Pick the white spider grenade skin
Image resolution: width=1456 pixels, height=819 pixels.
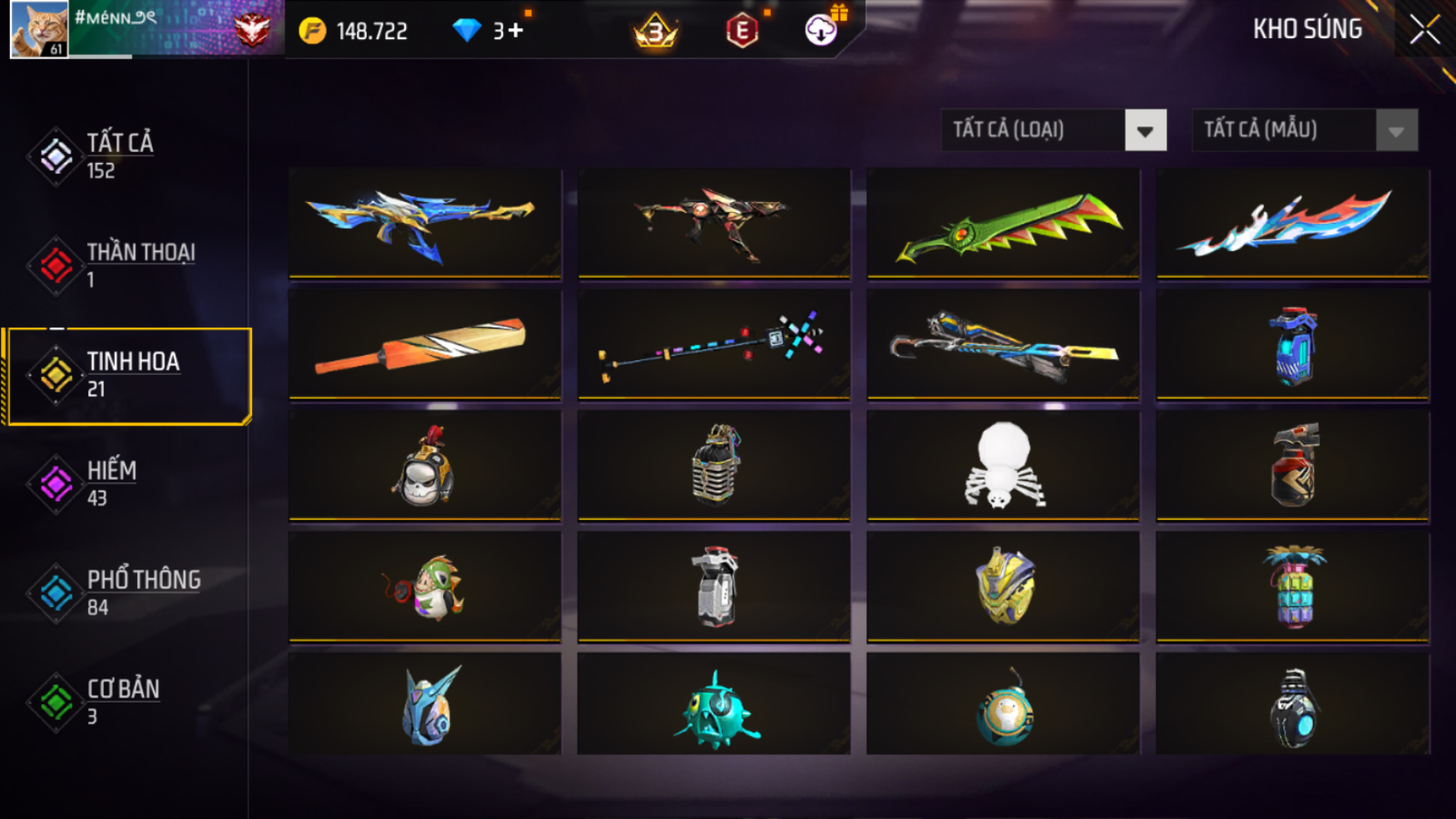[x=1003, y=465]
